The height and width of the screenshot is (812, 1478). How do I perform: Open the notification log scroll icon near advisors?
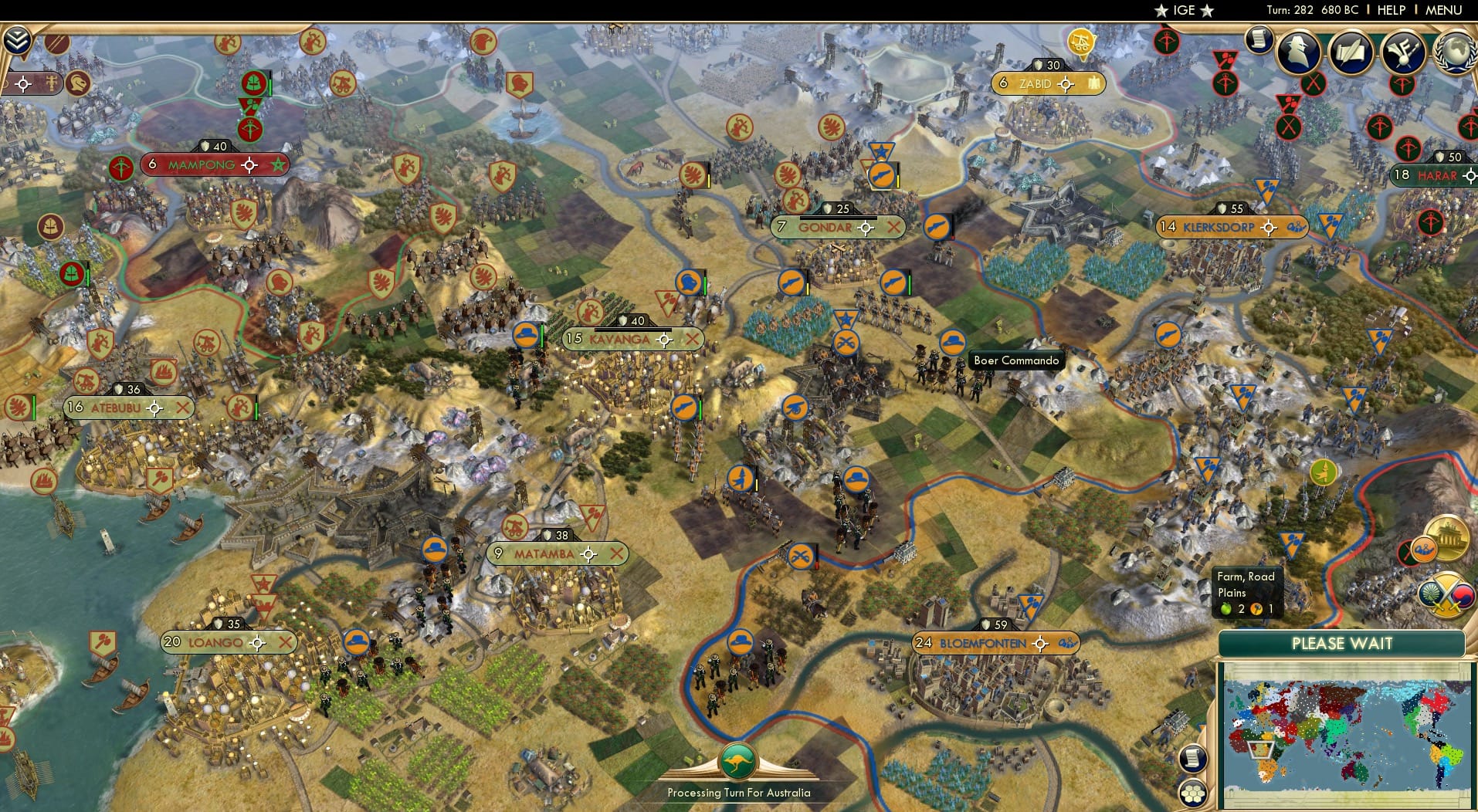(1261, 39)
